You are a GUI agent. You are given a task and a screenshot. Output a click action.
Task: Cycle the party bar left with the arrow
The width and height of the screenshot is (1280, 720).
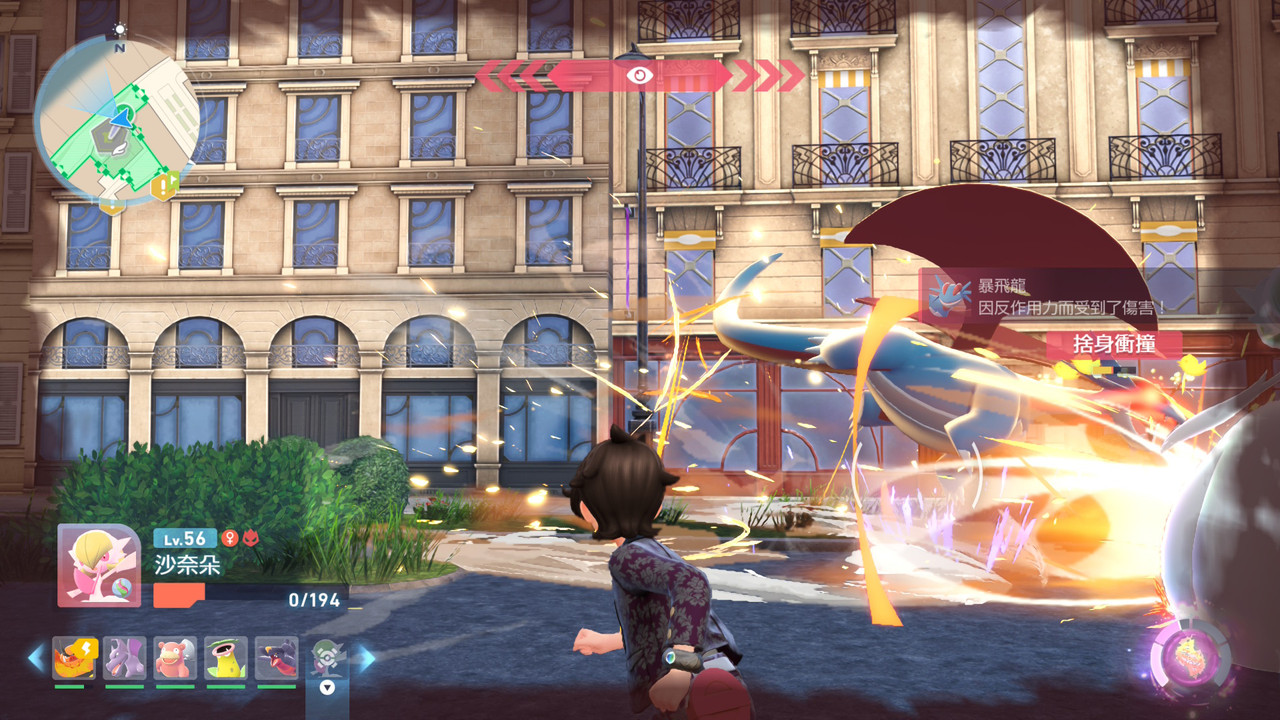[x=37, y=657]
